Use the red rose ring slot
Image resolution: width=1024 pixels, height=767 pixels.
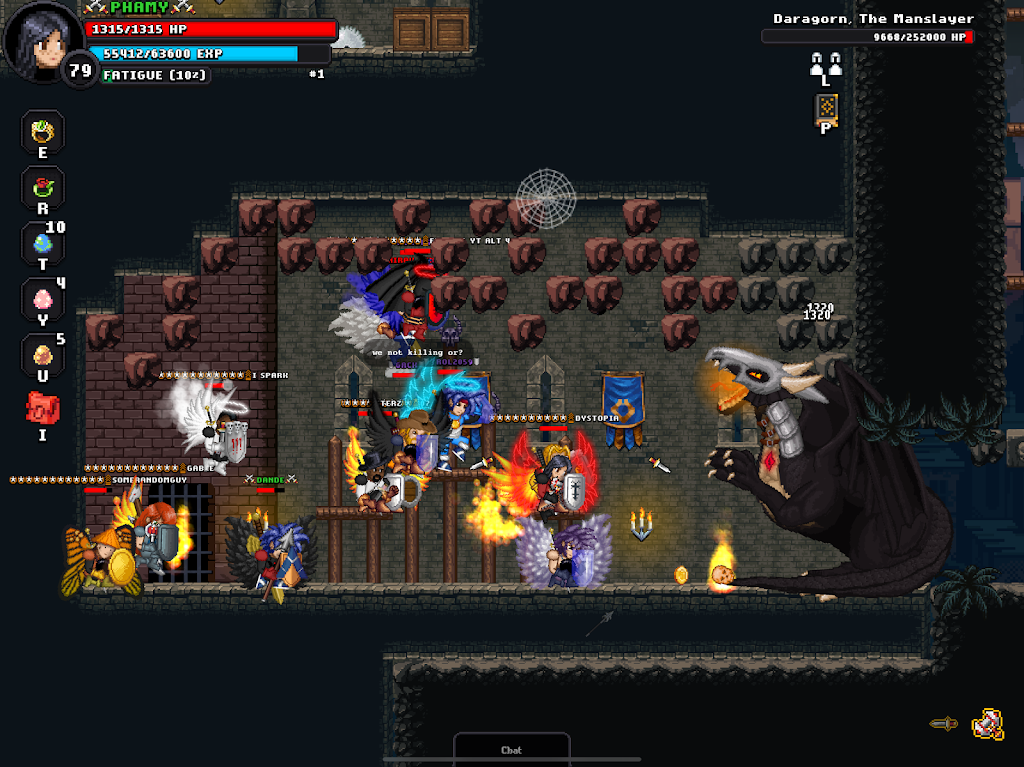click(43, 187)
